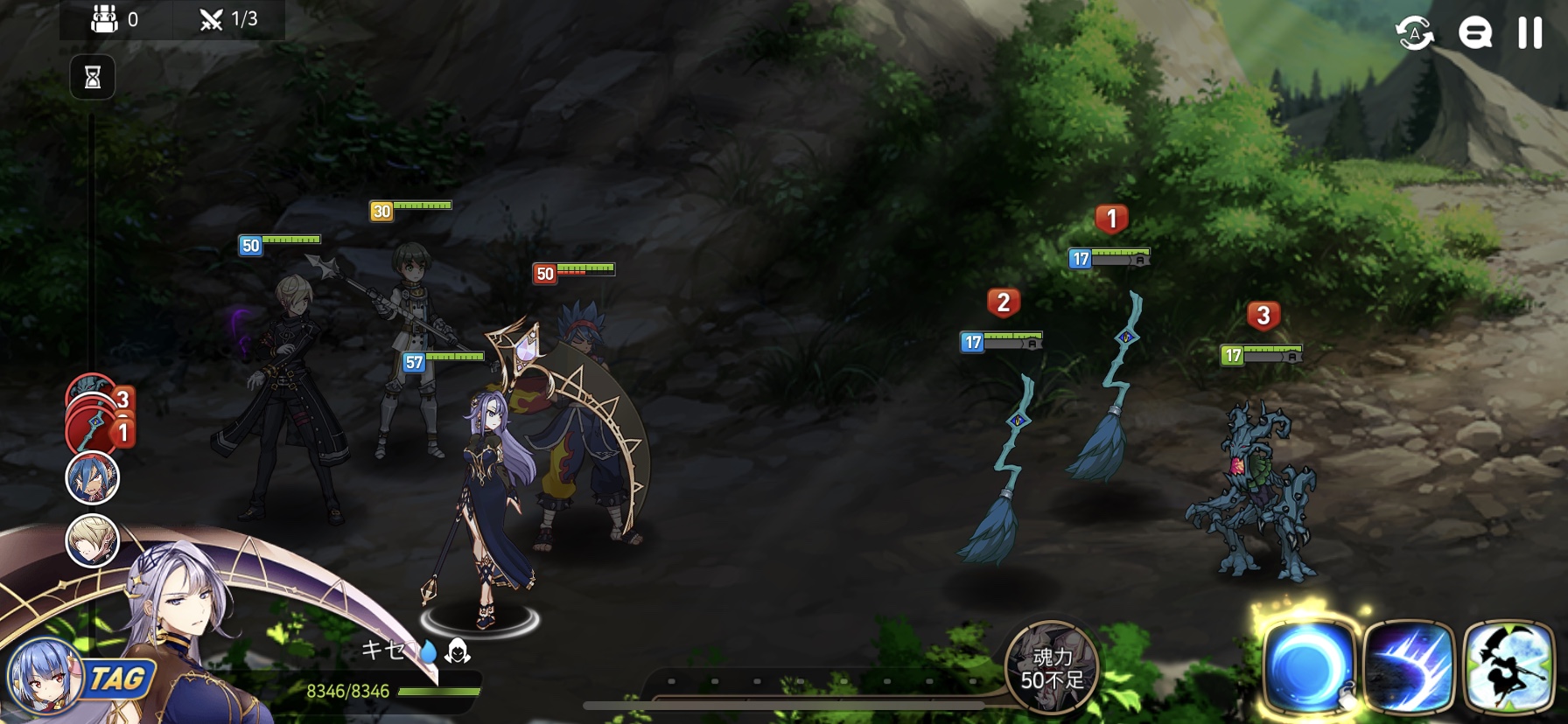Target the enemy marked number 2

[x=1002, y=472]
